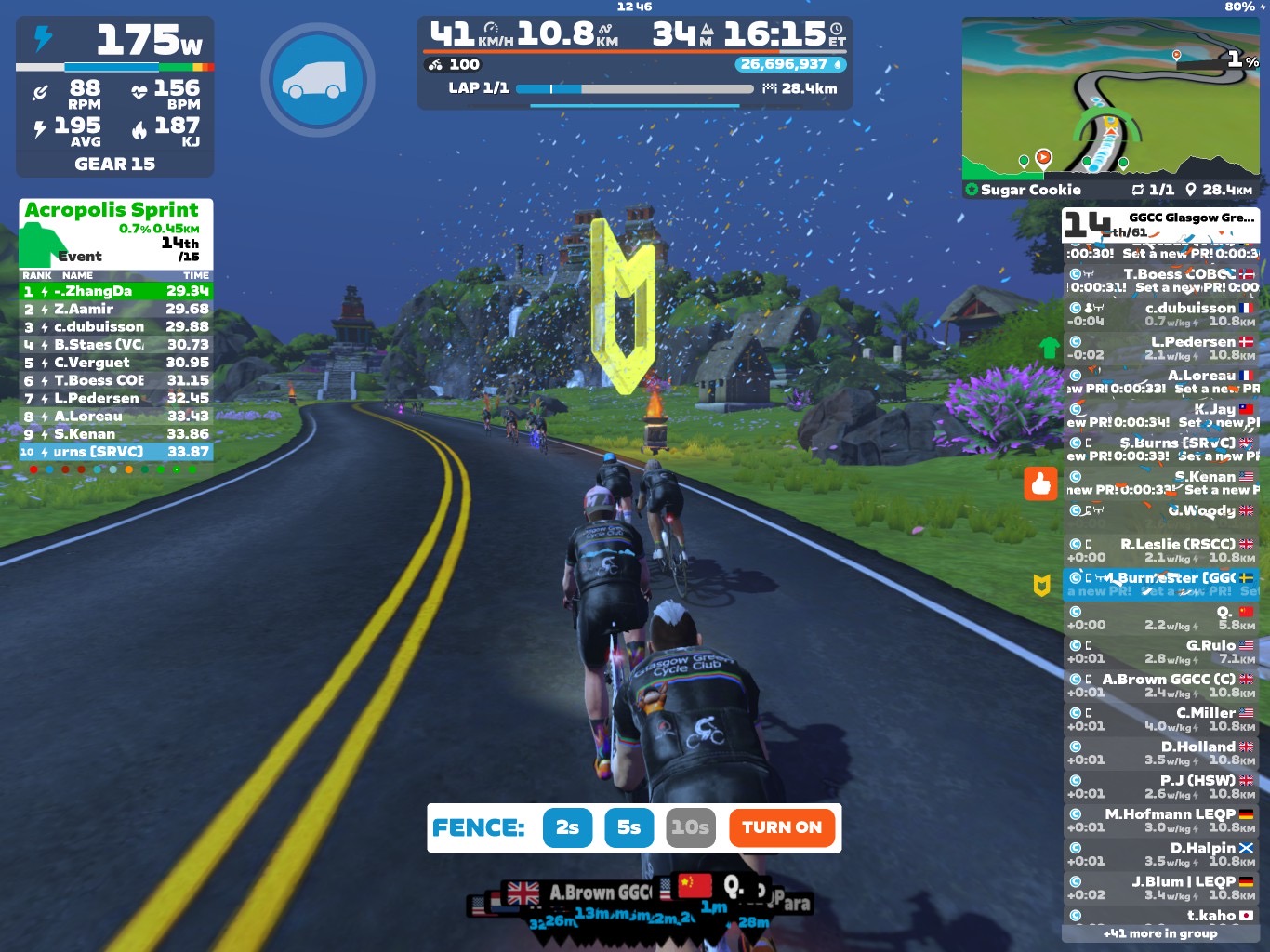The width and height of the screenshot is (1270, 952).
Task: Select Z.Aamir in Acropolis Sprint leaderboard
Action: click(x=116, y=309)
